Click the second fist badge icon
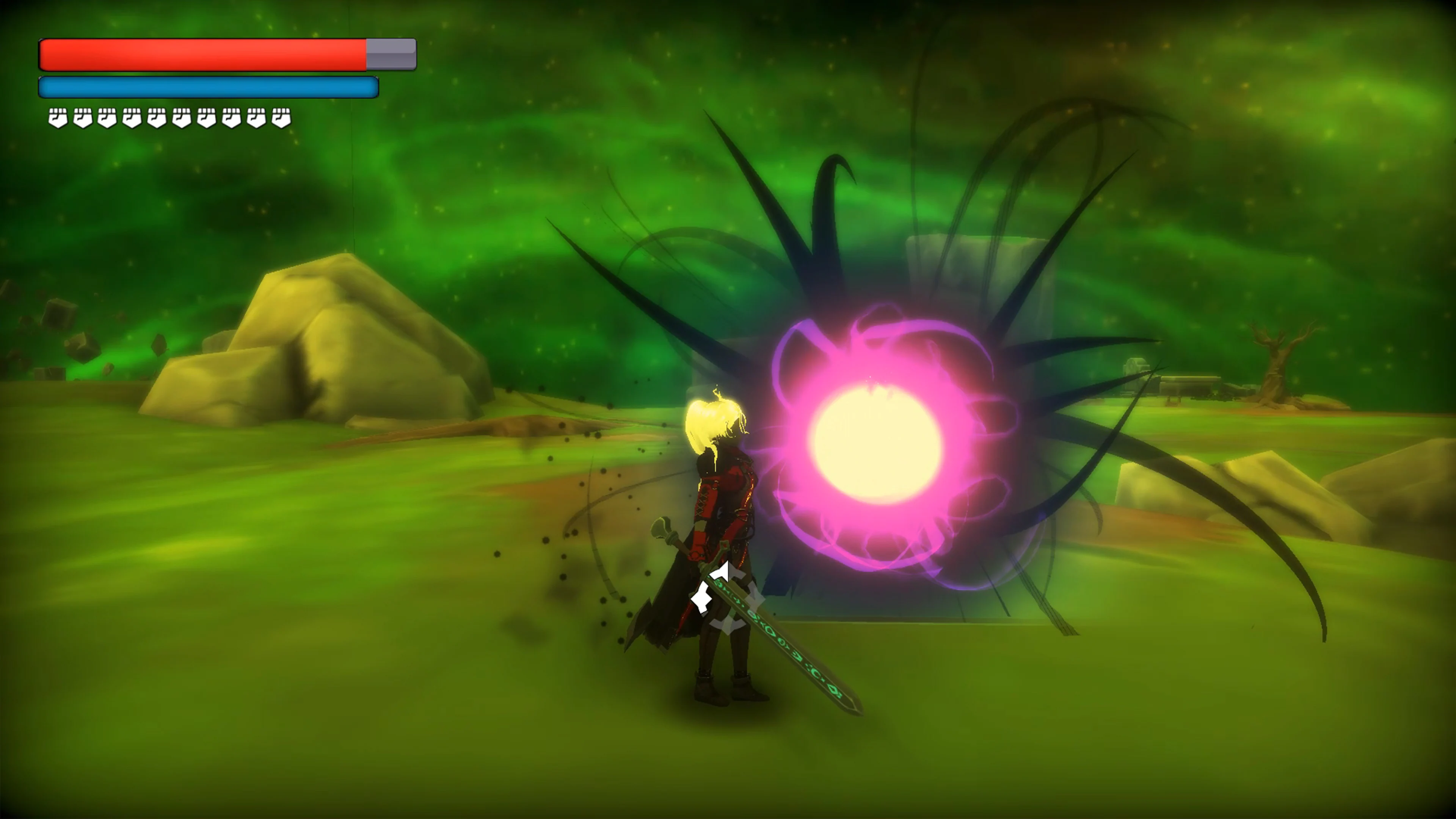Viewport: 1456px width, 819px height. (84, 118)
